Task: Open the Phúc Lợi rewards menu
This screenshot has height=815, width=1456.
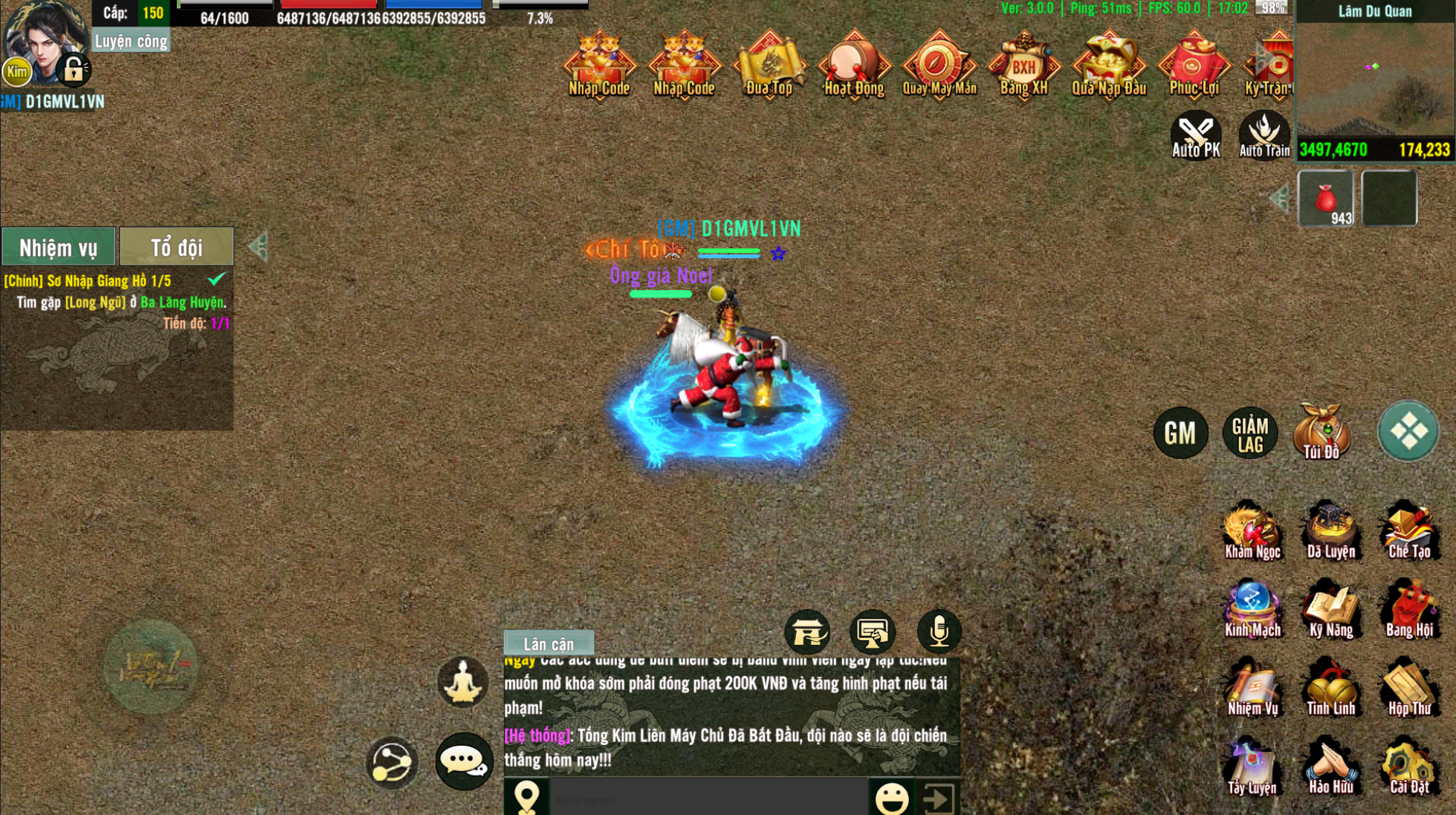Action: pos(1194,65)
